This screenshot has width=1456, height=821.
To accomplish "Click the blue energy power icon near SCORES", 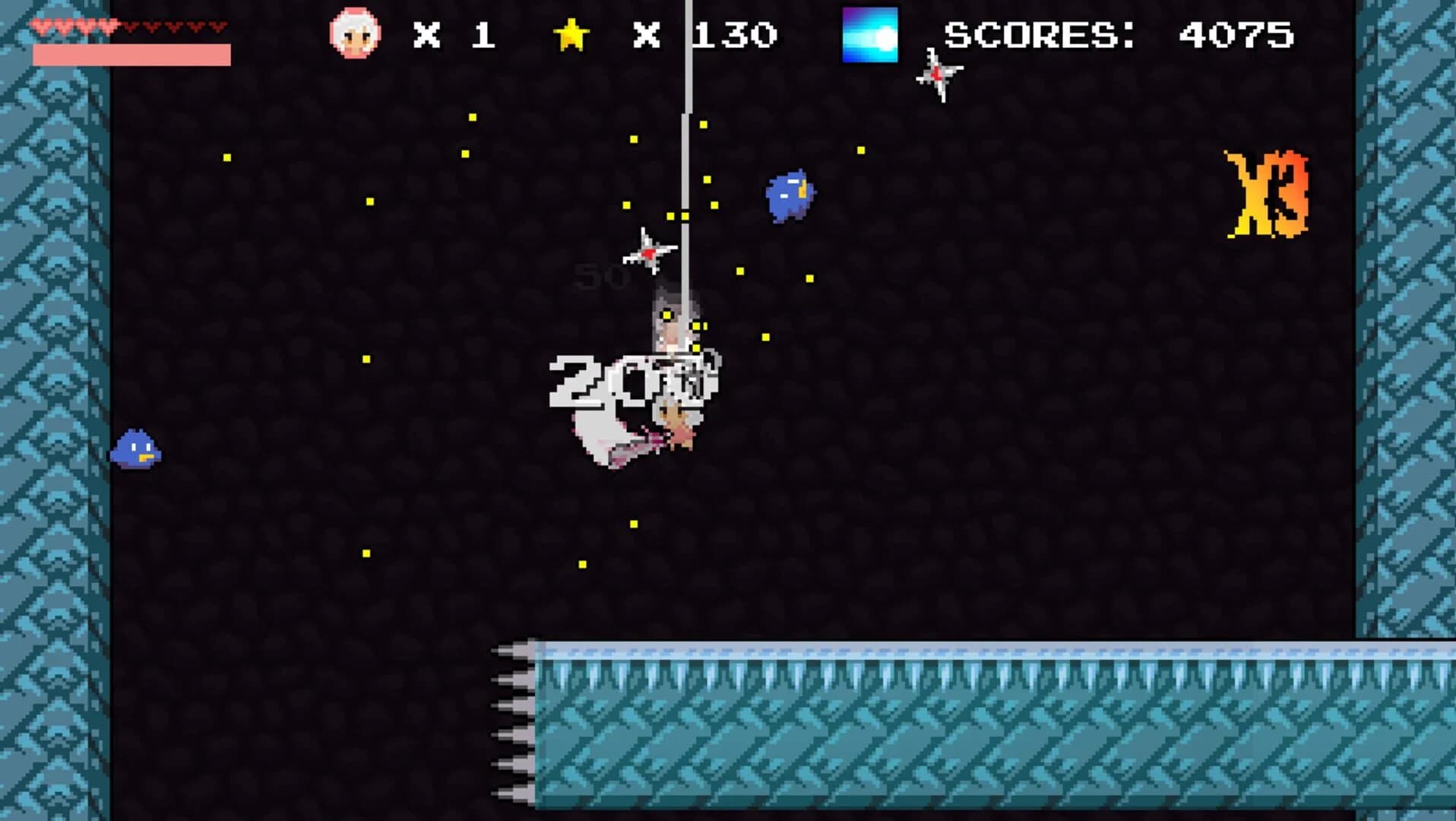I will (871, 33).
